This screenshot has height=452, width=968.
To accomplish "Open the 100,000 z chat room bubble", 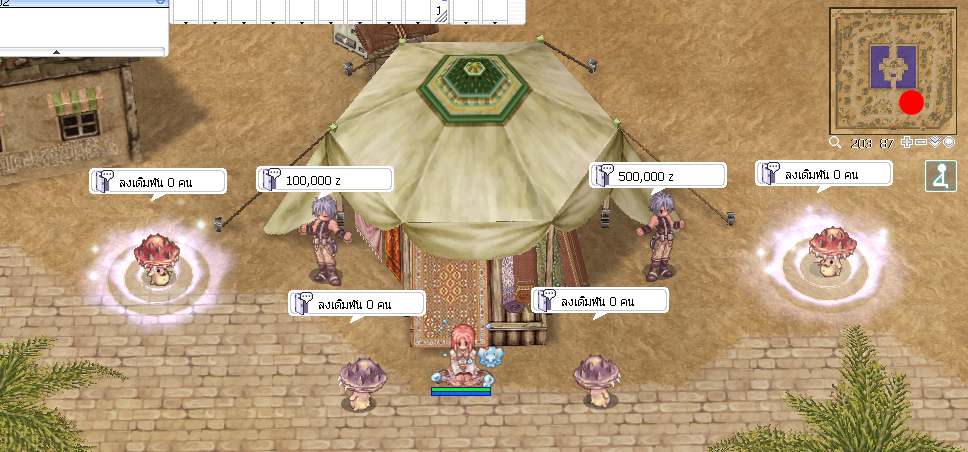I will coord(324,179).
